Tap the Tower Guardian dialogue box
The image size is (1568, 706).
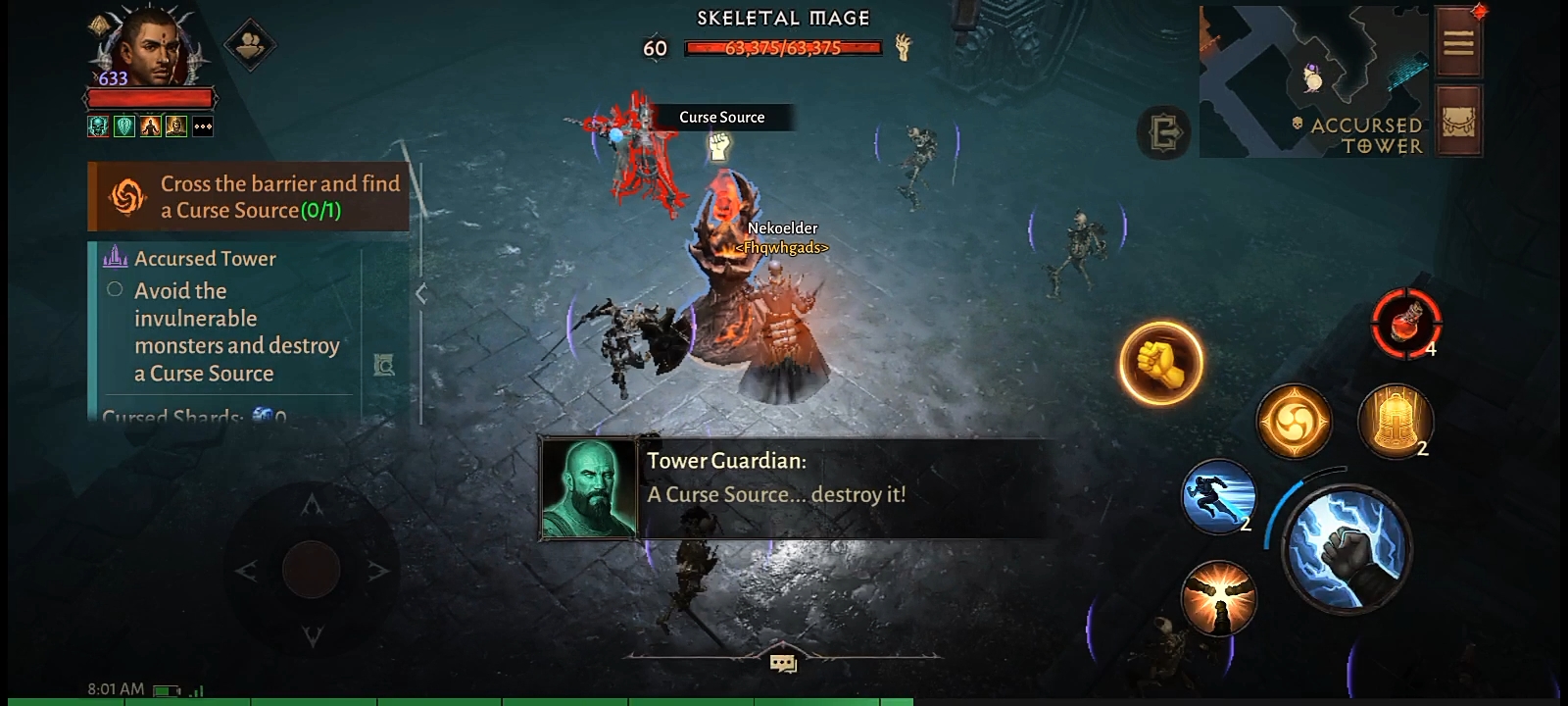794,488
